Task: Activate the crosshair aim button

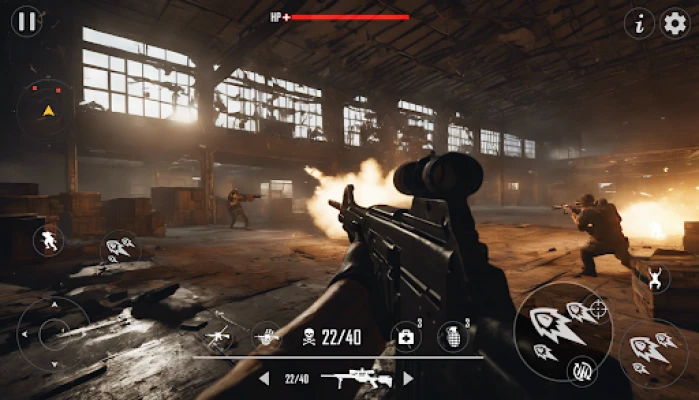Action: [x=596, y=310]
